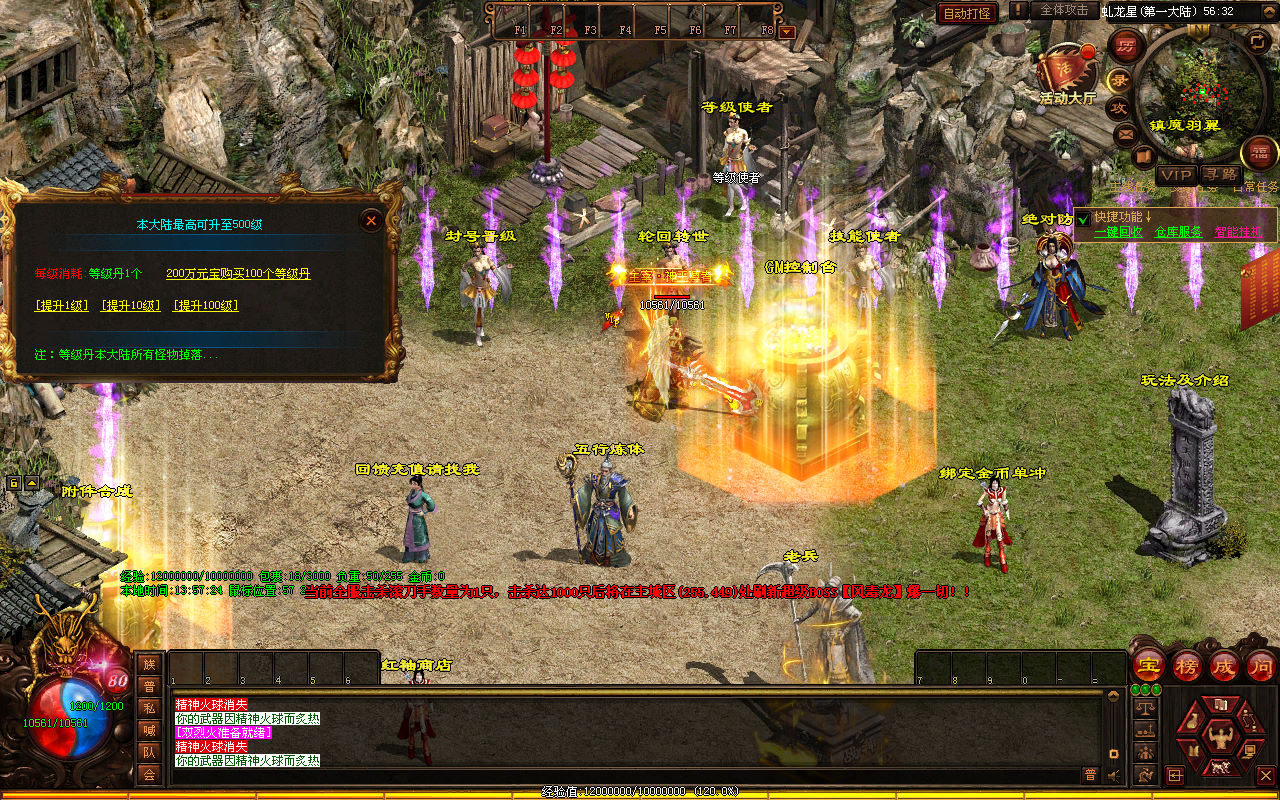Show the 榜 ranking board

[x=1187, y=665]
